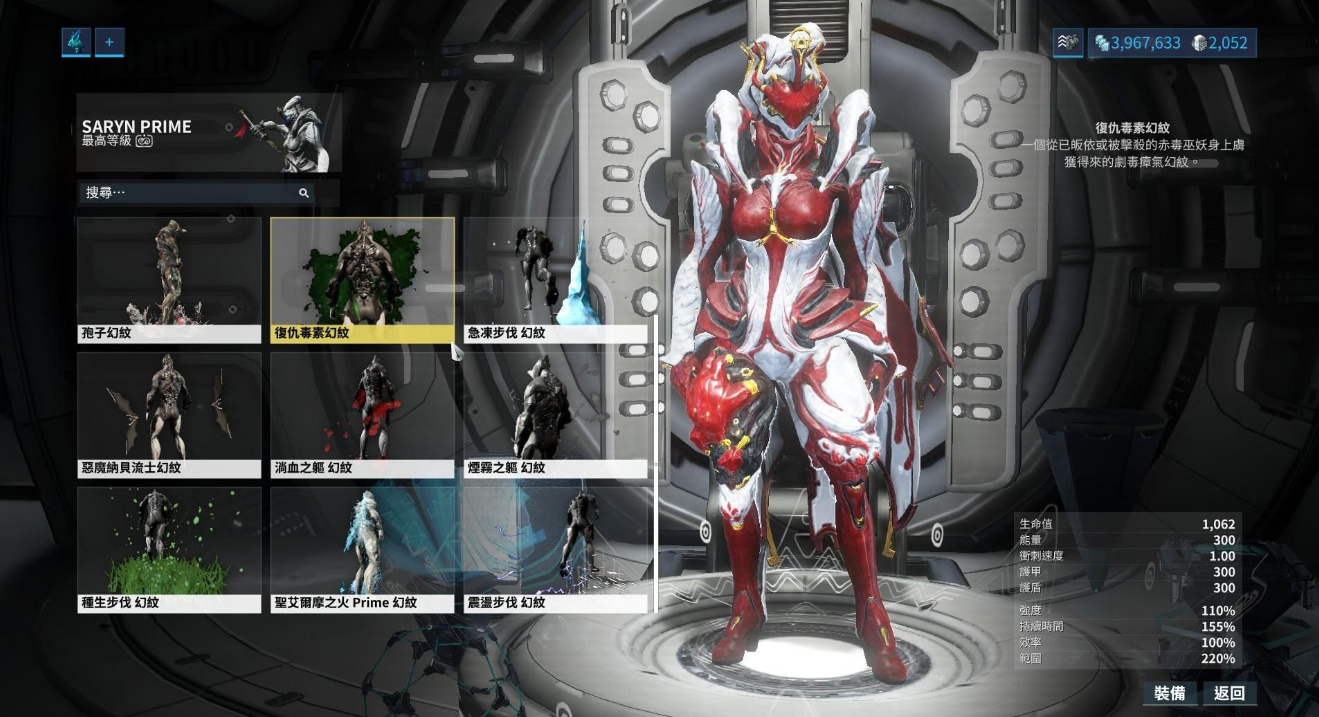This screenshot has height=717, width=1319.
Task: Click the Saryn Prime header panel
Action: click(209, 133)
